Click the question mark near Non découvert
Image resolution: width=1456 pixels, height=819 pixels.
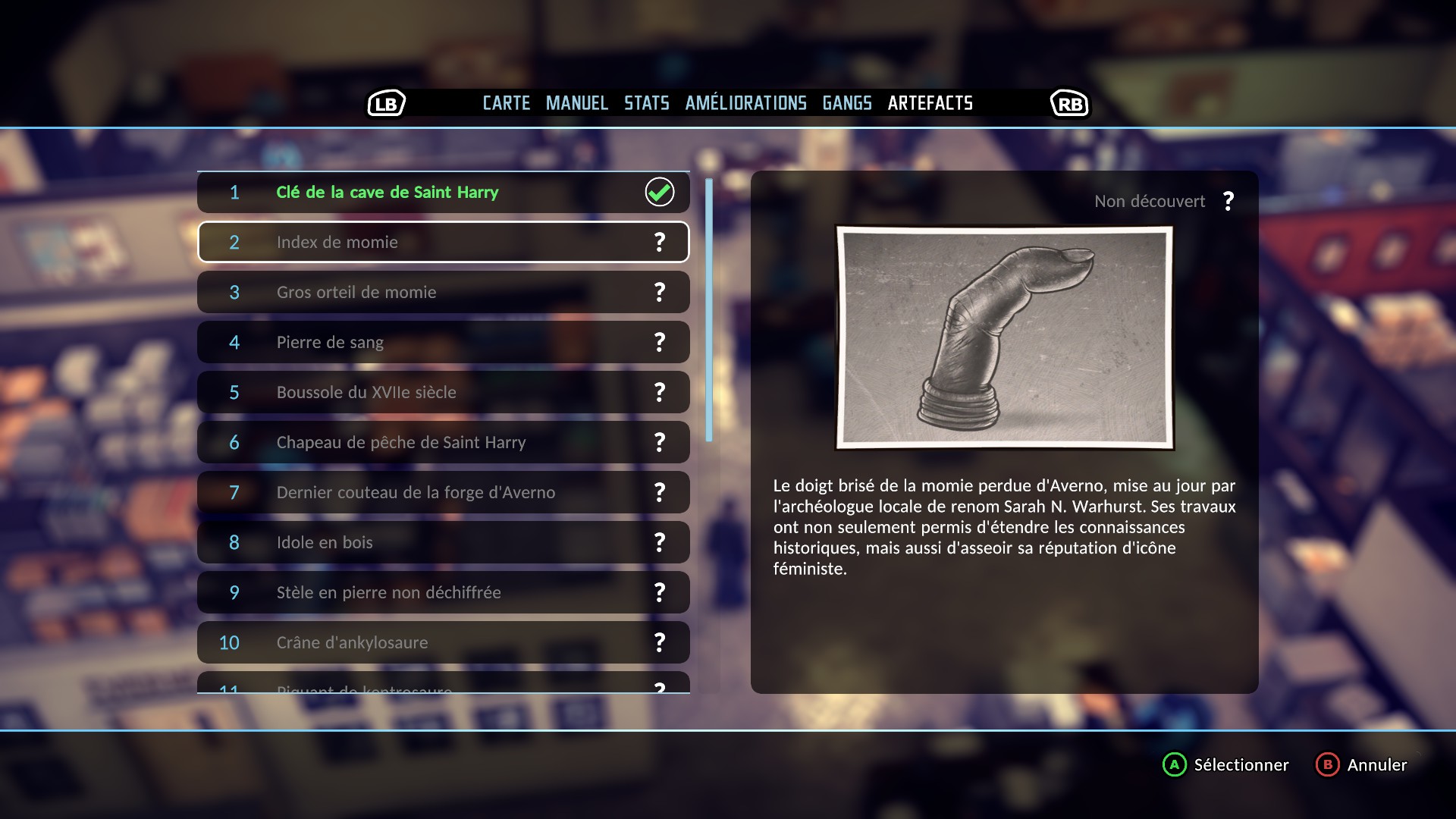click(x=1228, y=201)
